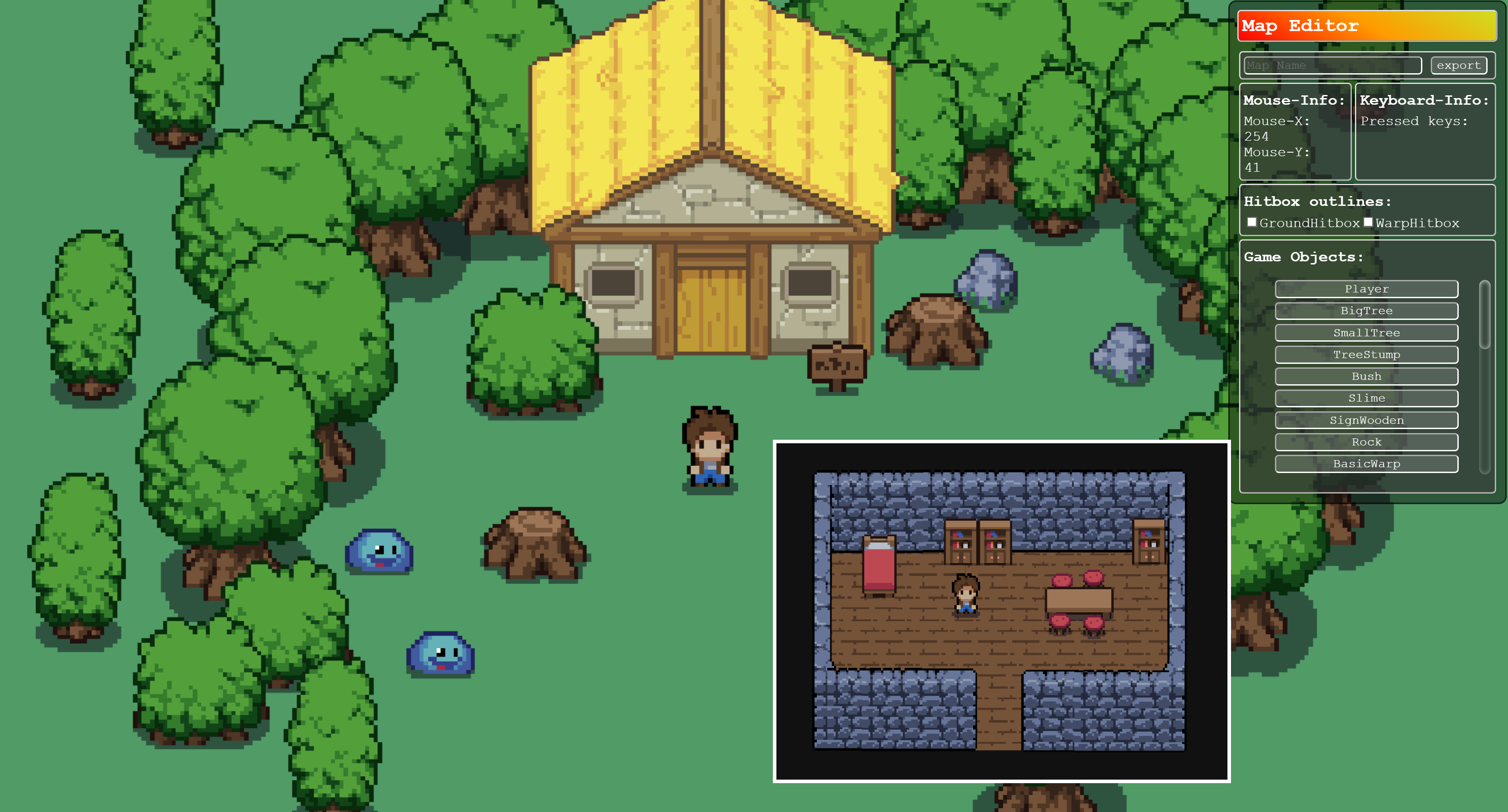Select the slime near the tree stump
Screen dimensions: 1508x812
pos(380,553)
